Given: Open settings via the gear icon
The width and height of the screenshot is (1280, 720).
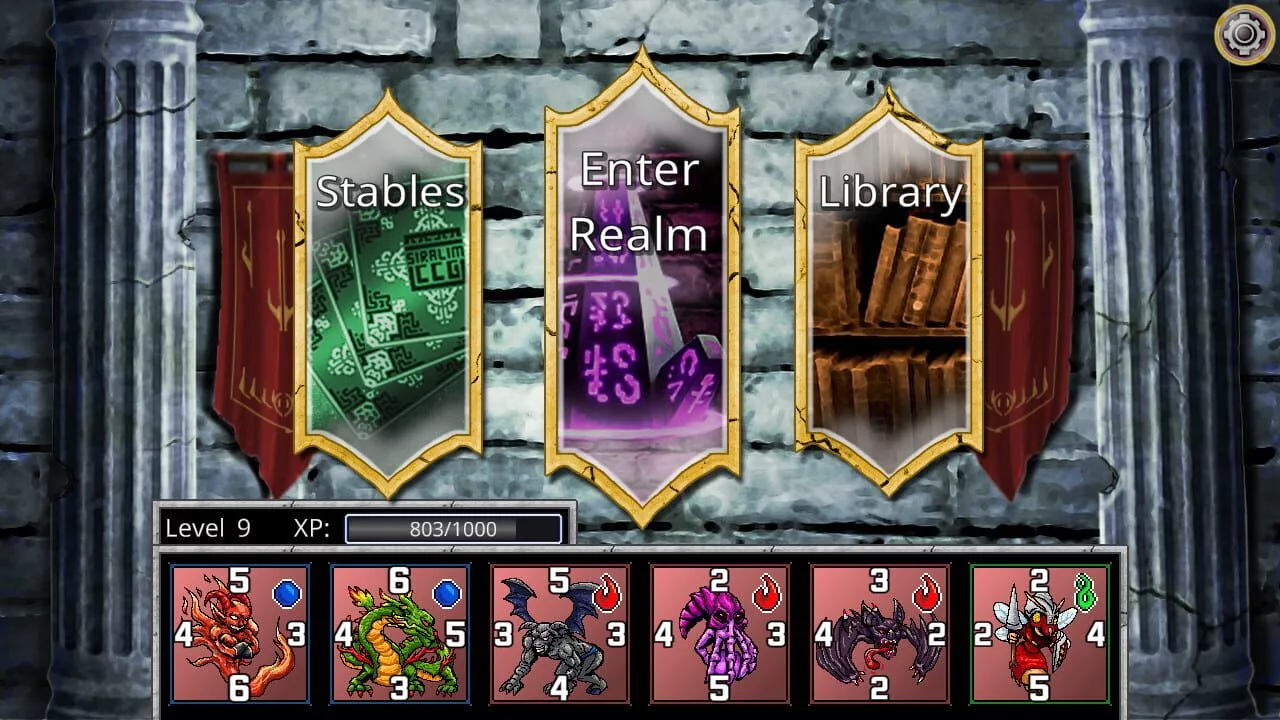Looking at the screenshot, I should click(1243, 36).
